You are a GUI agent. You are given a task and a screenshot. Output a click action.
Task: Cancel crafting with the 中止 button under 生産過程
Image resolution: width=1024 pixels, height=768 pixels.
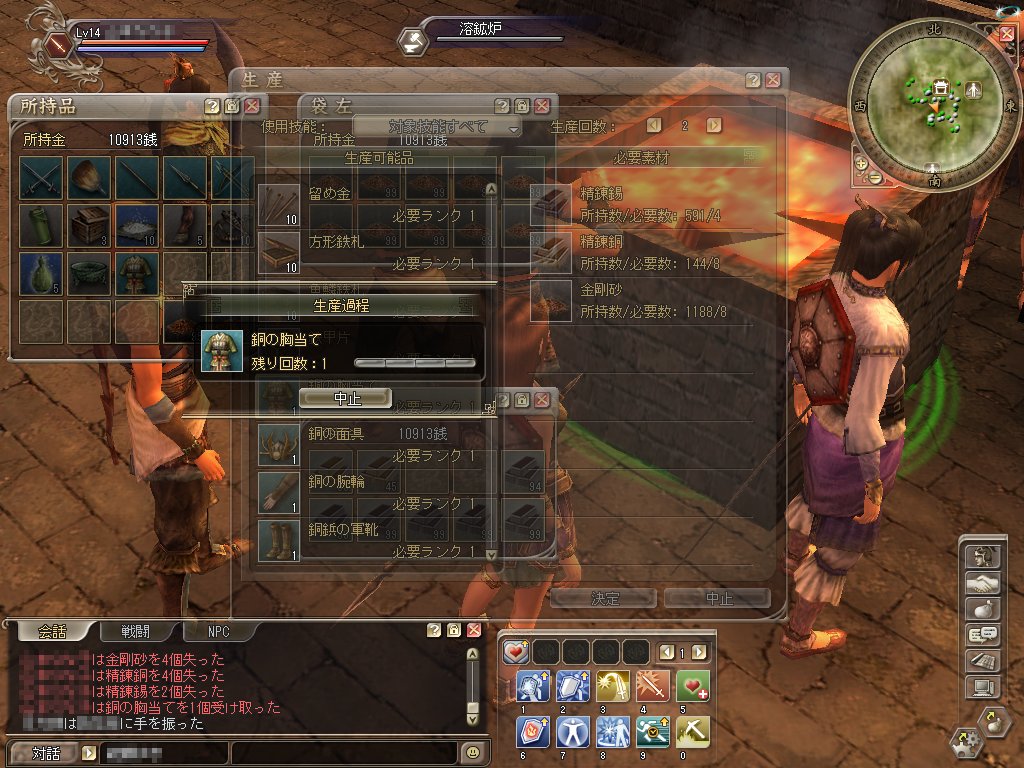[345, 398]
